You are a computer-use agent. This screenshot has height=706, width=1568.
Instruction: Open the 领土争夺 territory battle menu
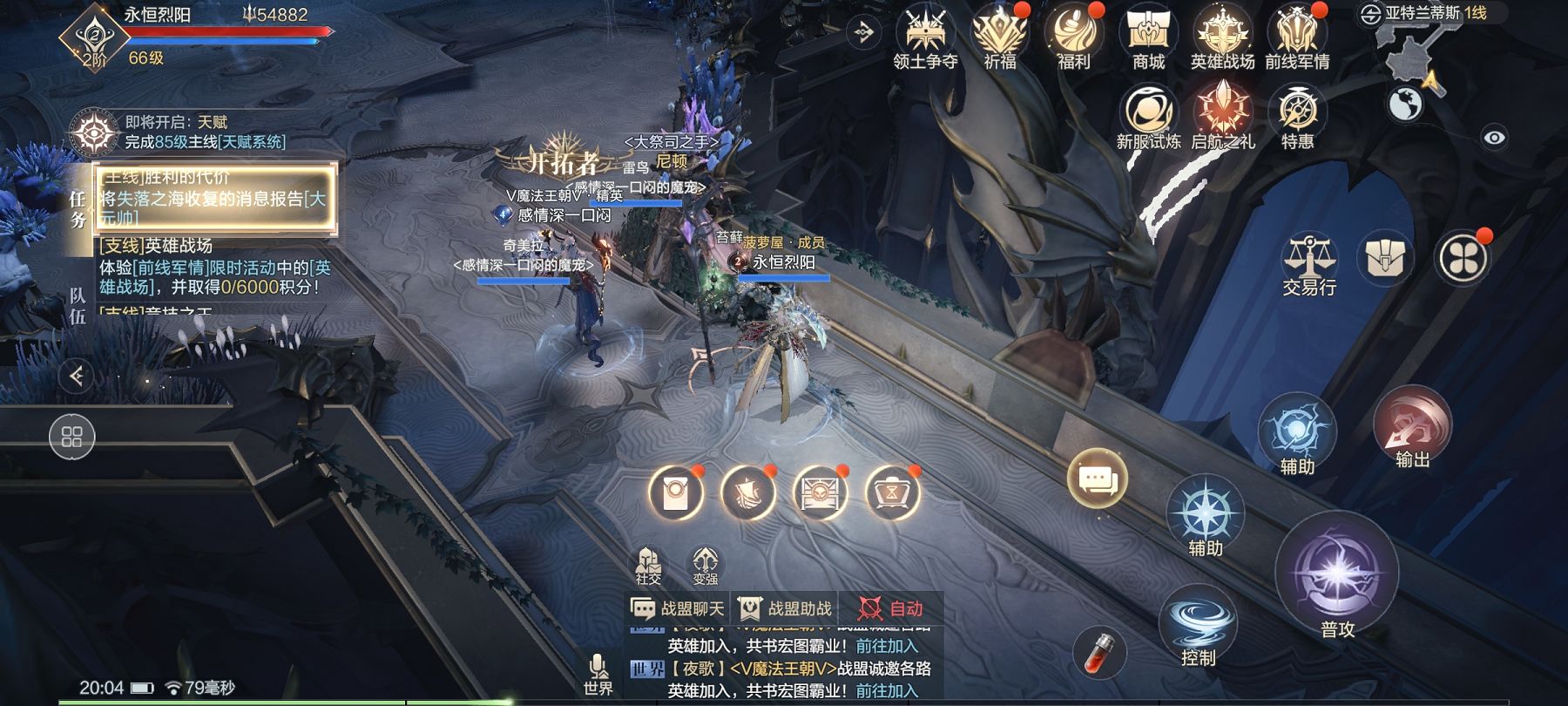click(925, 37)
